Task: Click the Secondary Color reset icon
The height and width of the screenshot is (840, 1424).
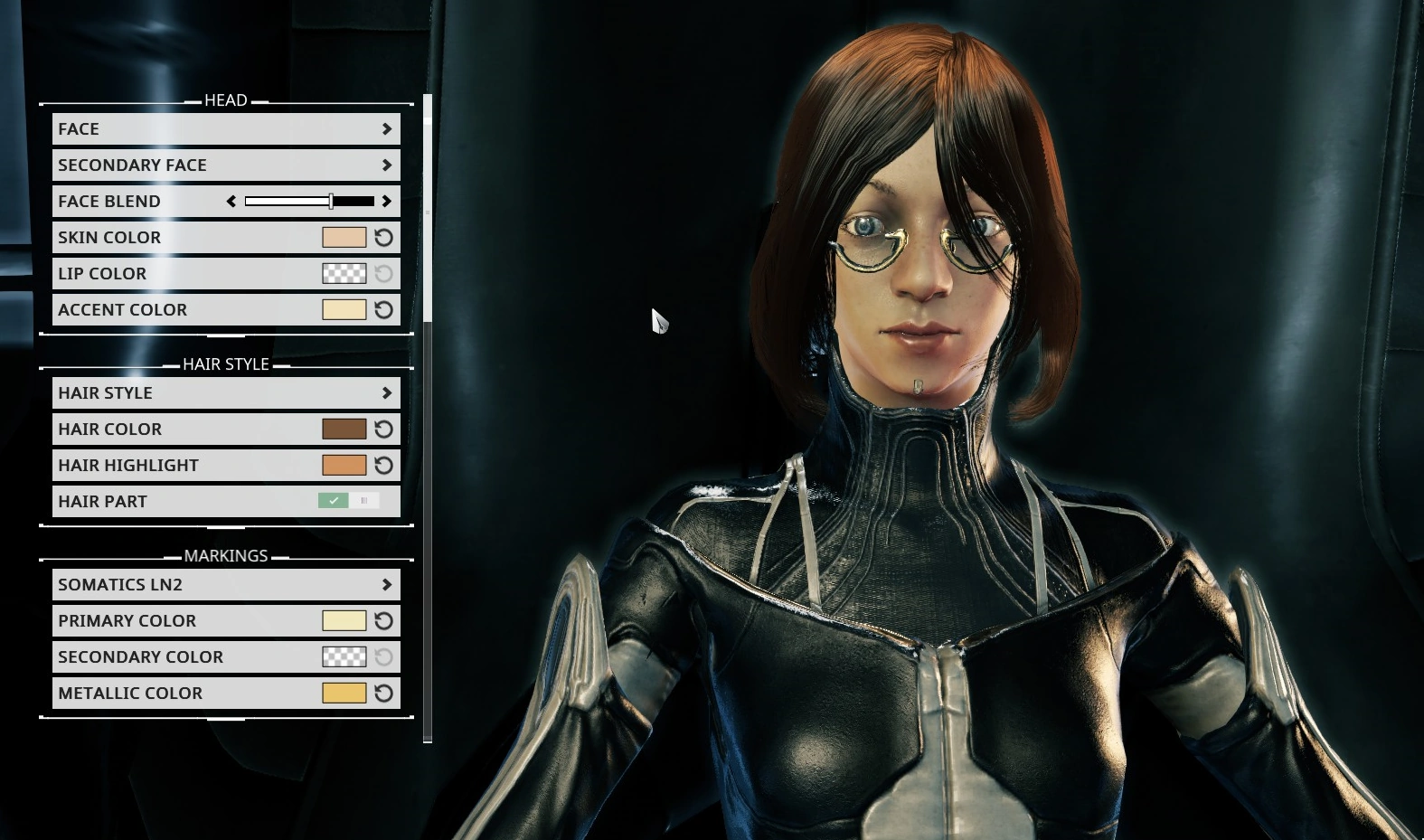Action: (x=383, y=656)
